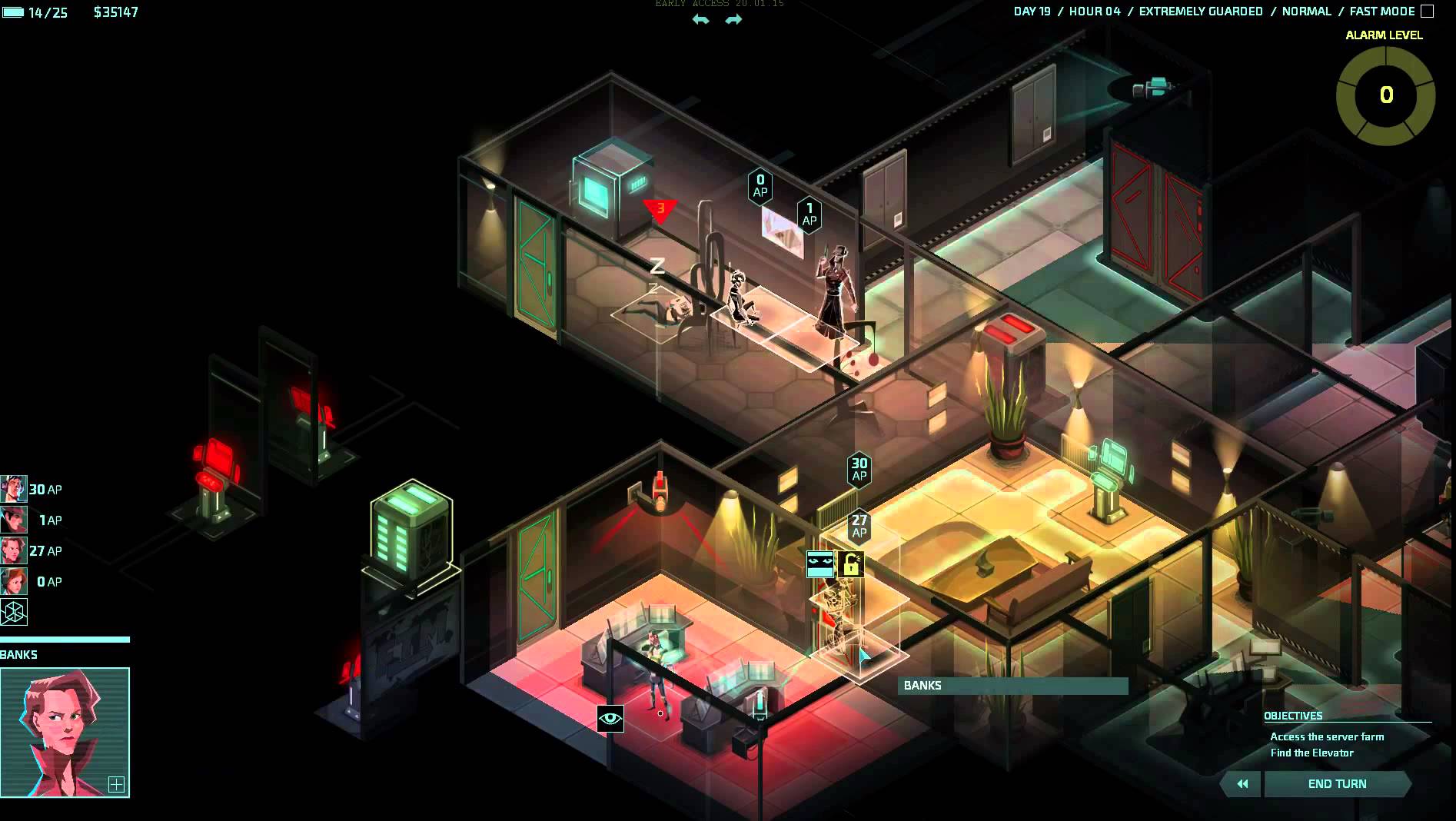This screenshot has height=821, width=1456.
Task: Toggle the Fast Mode checkbox
Action: 1427,12
